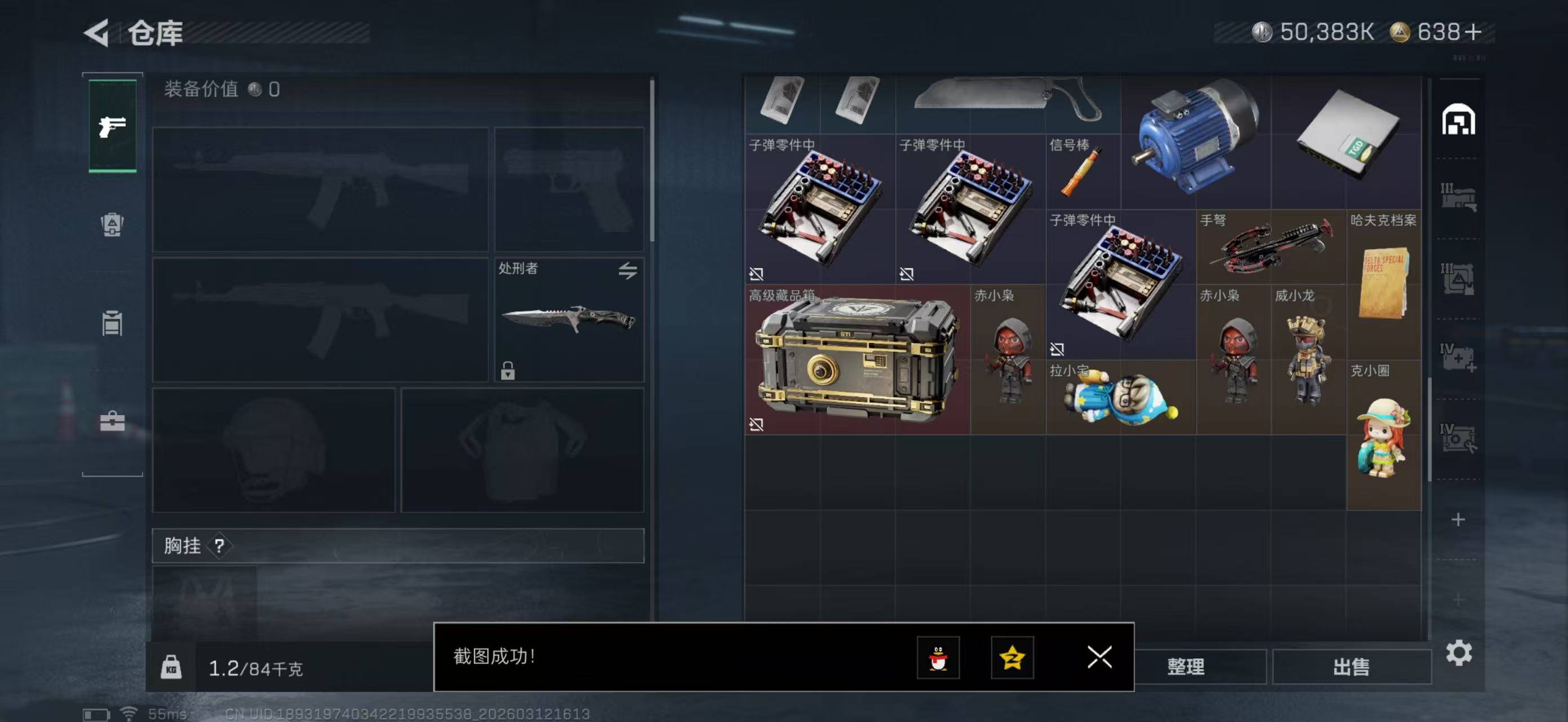Close the 截图成功 screenshot notification

pyautogui.click(x=1099, y=657)
